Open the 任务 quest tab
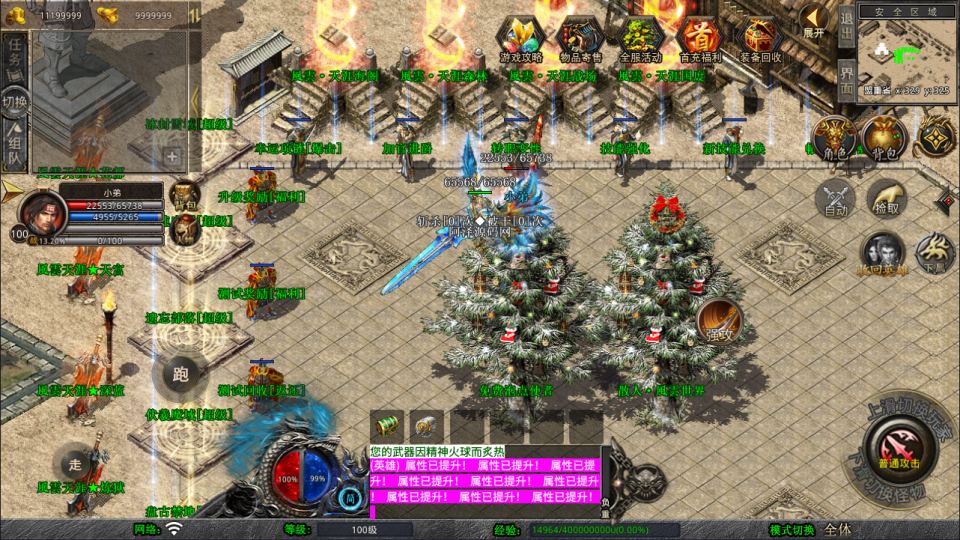Image resolution: width=960 pixels, height=540 pixels. point(15,57)
